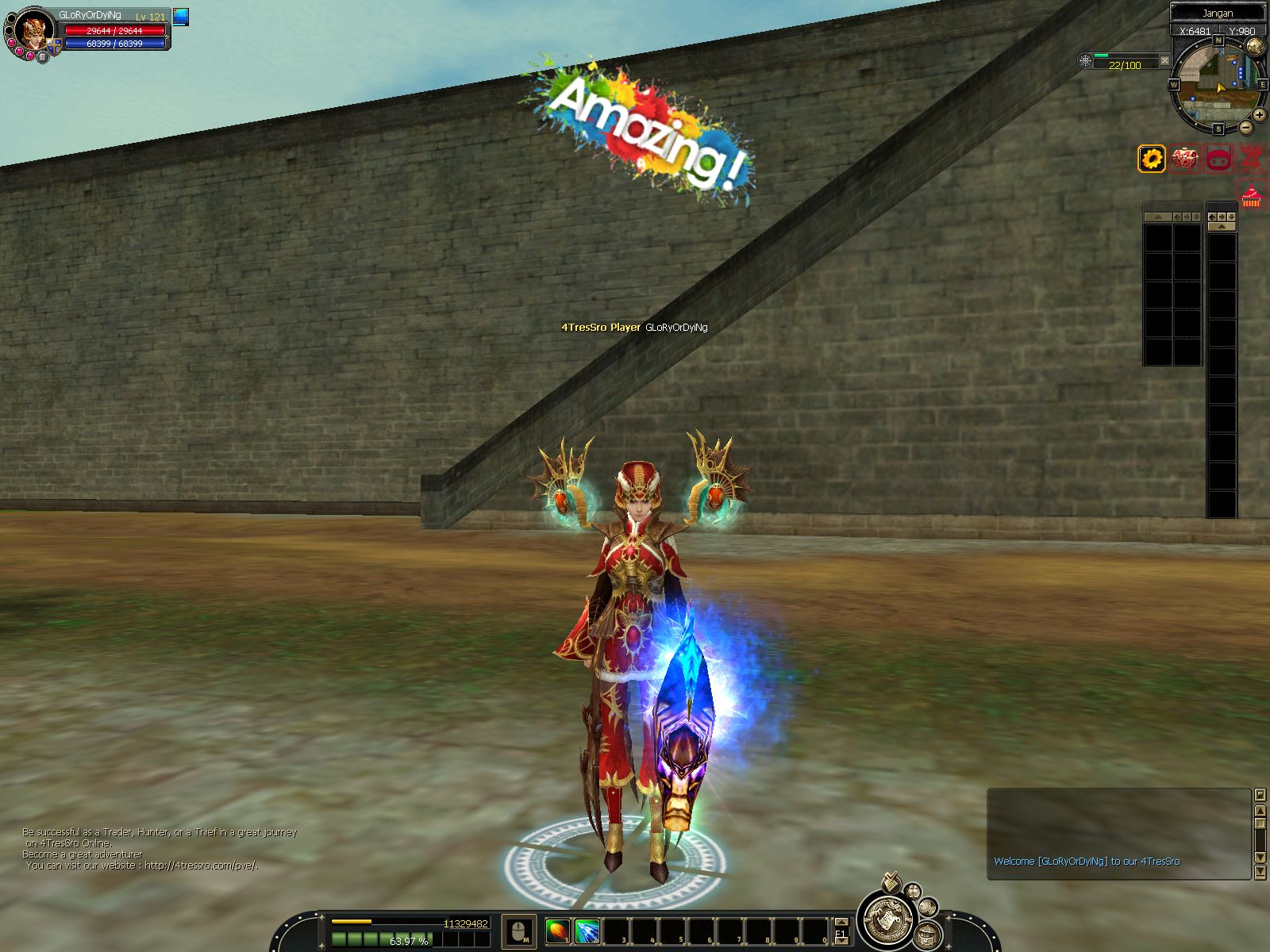Select the red pavilion shop icon

pyautogui.click(x=1251, y=194)
